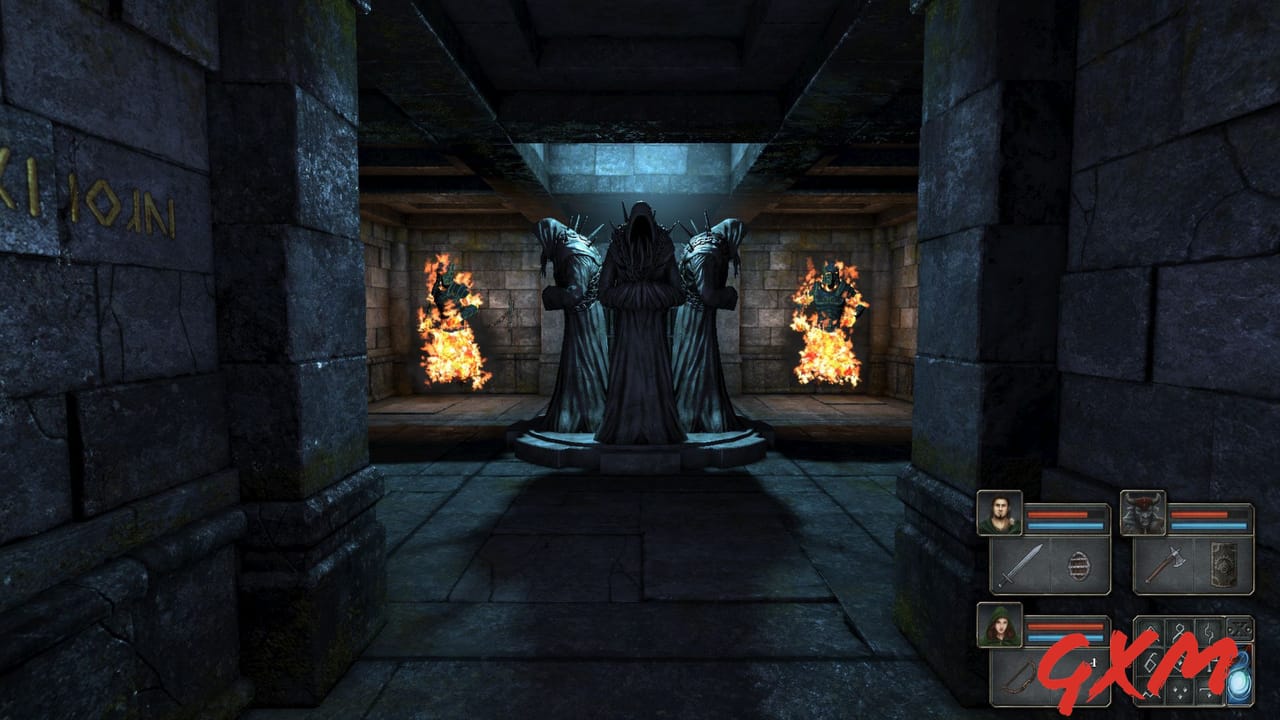Select the three-dots rune at the bottom-middle
The height and width of the screenshot is (720, 1280).
pyautogui.click(x=1179, y=693)
